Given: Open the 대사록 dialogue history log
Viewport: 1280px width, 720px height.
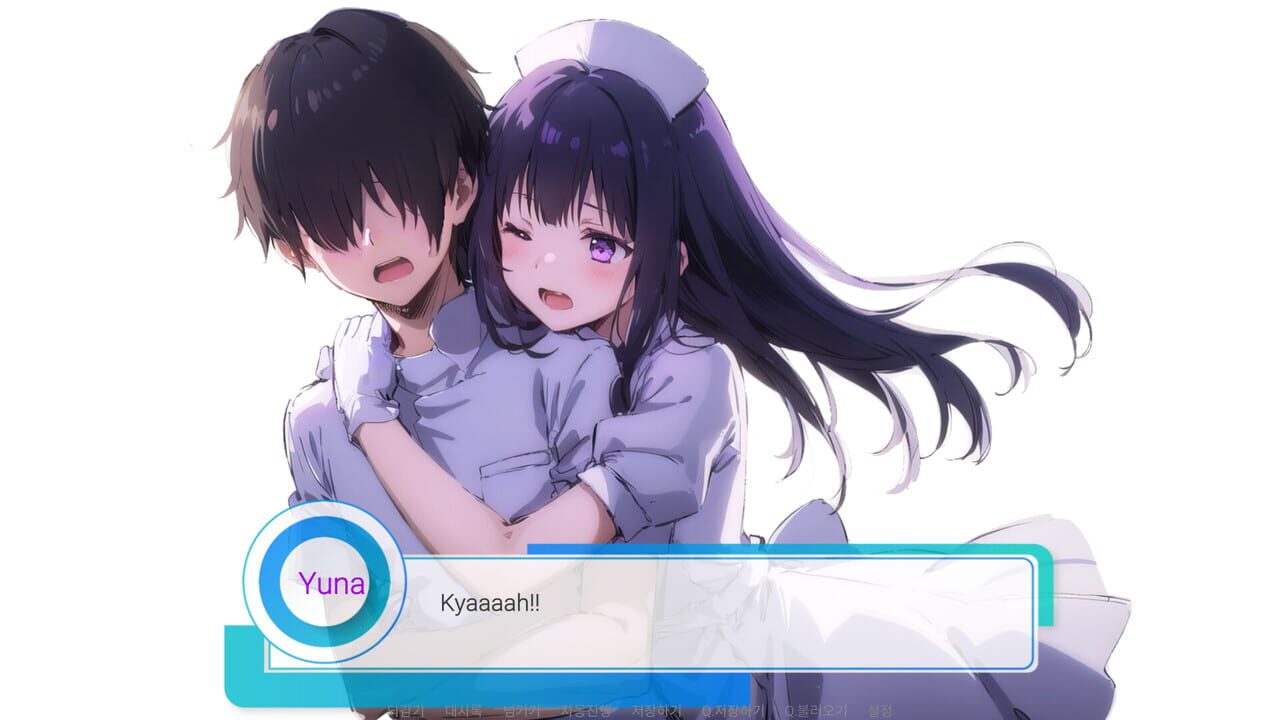Looking at the screenshot, I should pyautogui.click(x=463, y=710).
